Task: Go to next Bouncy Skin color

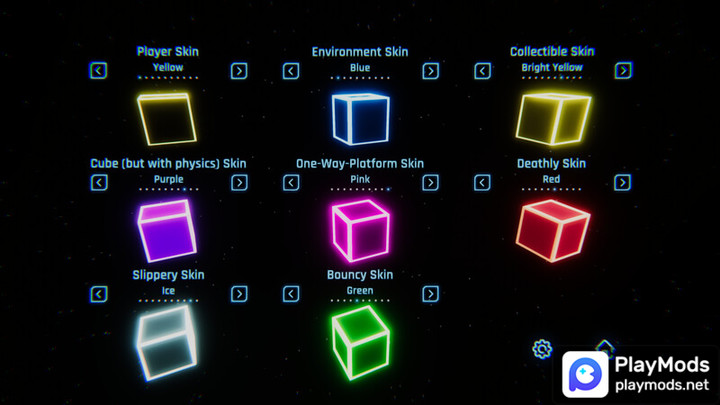Action: [x=430, y=294]
